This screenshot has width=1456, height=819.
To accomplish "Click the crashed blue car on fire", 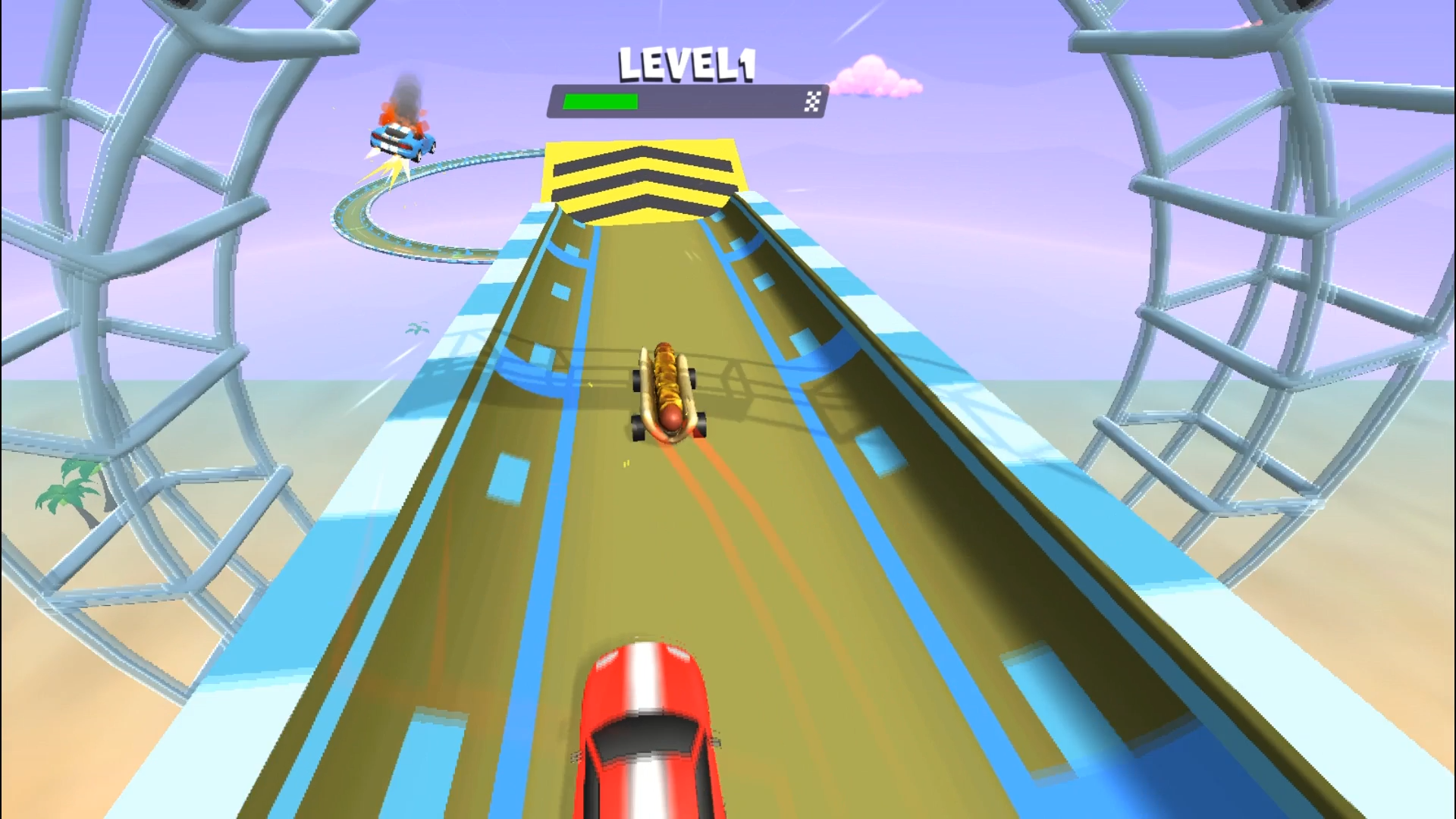I will [x=402, y=140].
